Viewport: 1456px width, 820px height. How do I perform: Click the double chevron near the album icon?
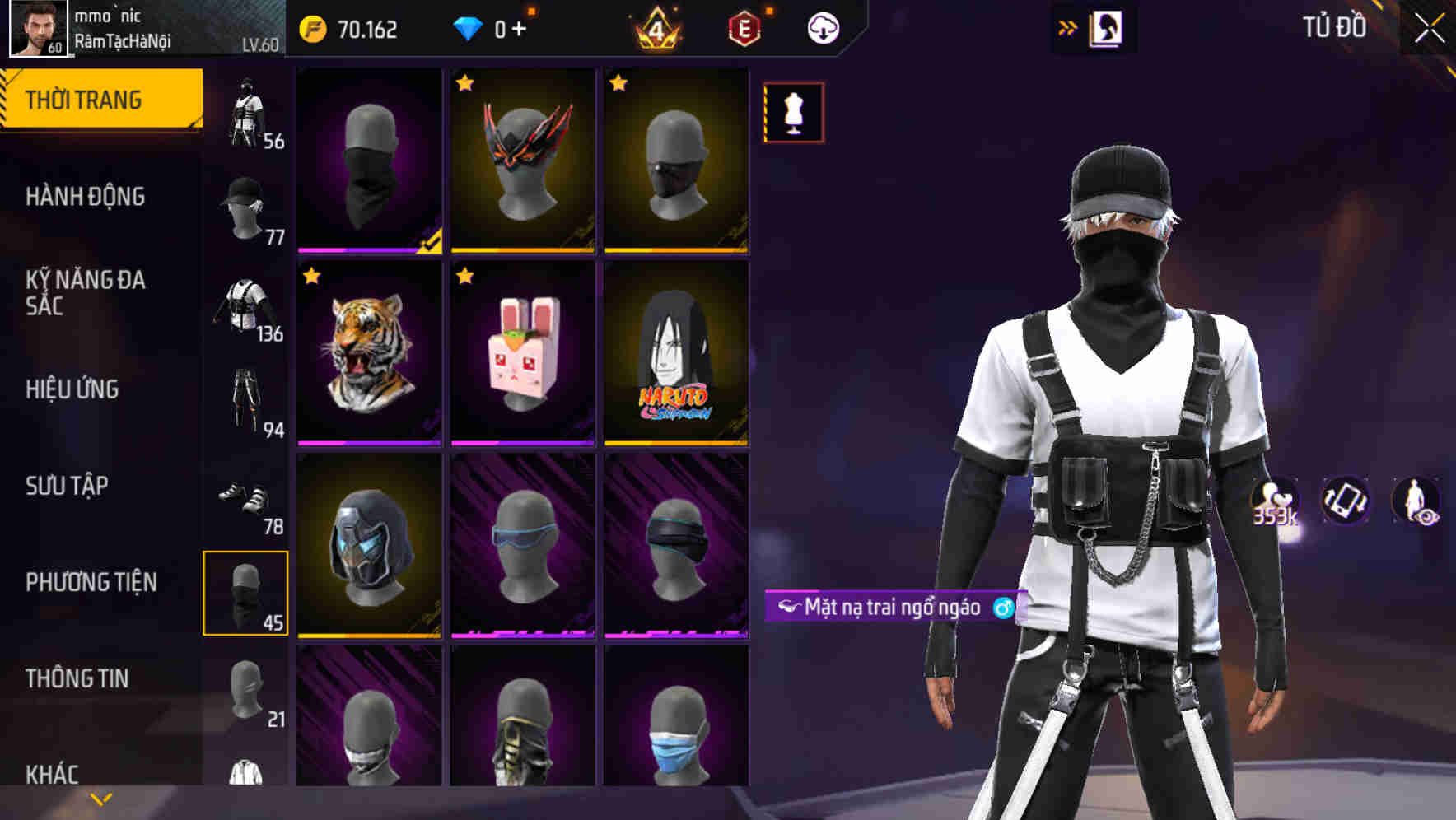click(1066, 27)
